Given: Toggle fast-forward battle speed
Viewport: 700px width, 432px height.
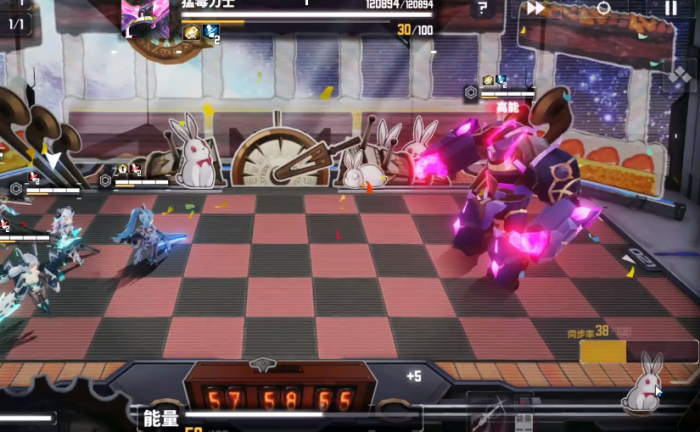Looking at the screenshot, I should click(x=536, y=8).
